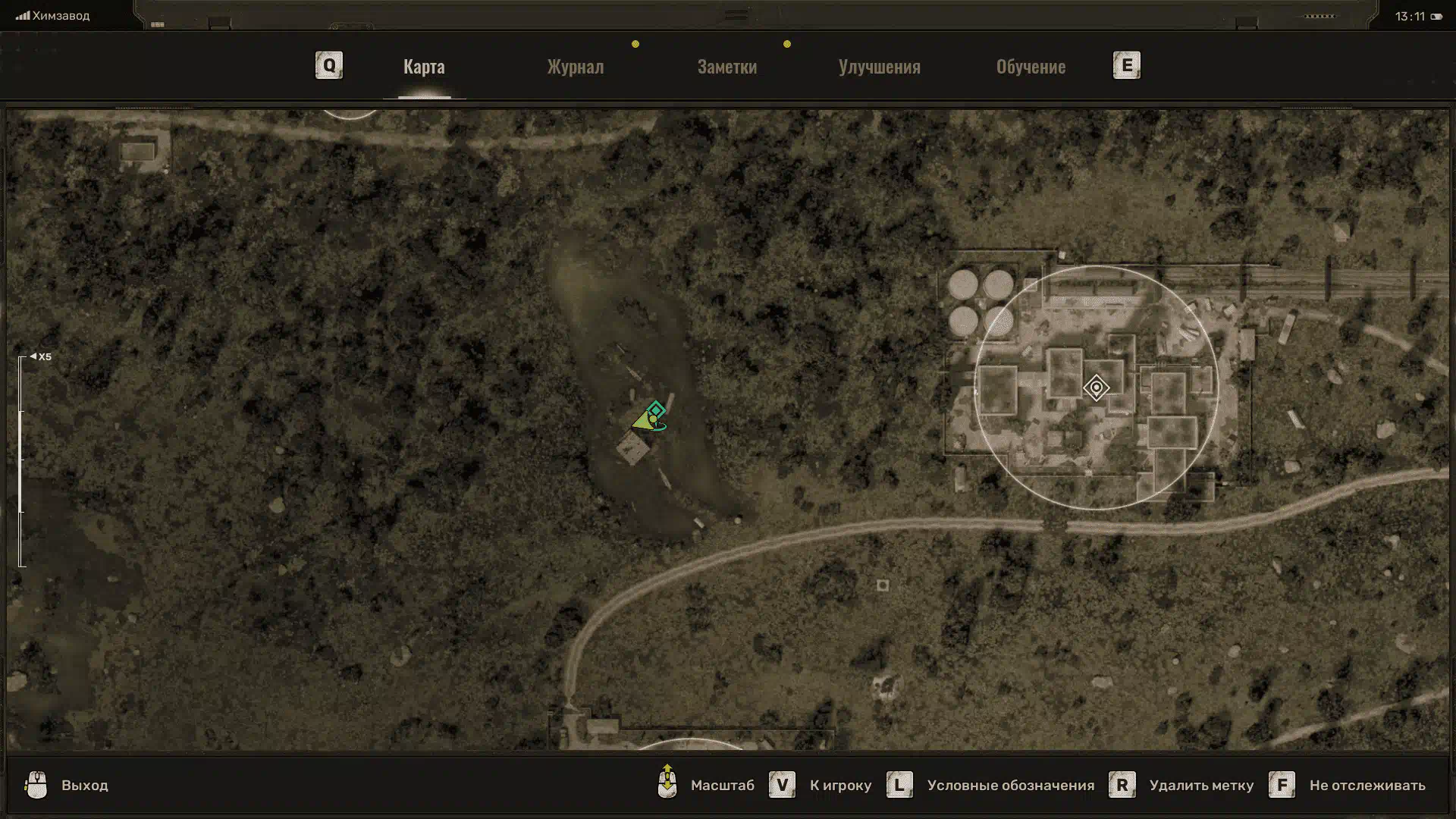Screen dimensions: 1456x819
Task: Click the teal diamond quest marker
Action: (x=657, y=410)
